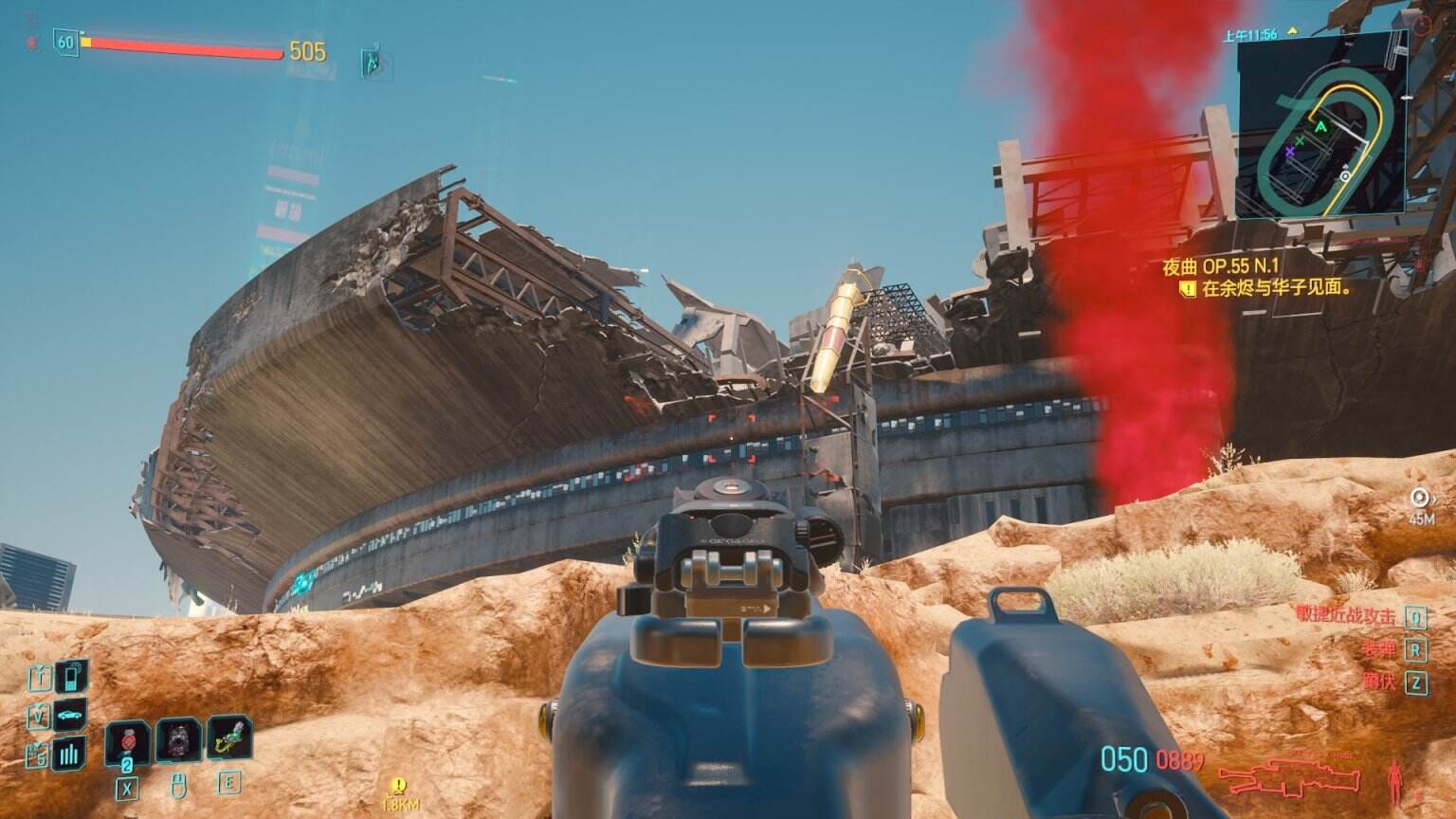Click the level 60 badge
The image size is (1456, 819).
(65, 42)
